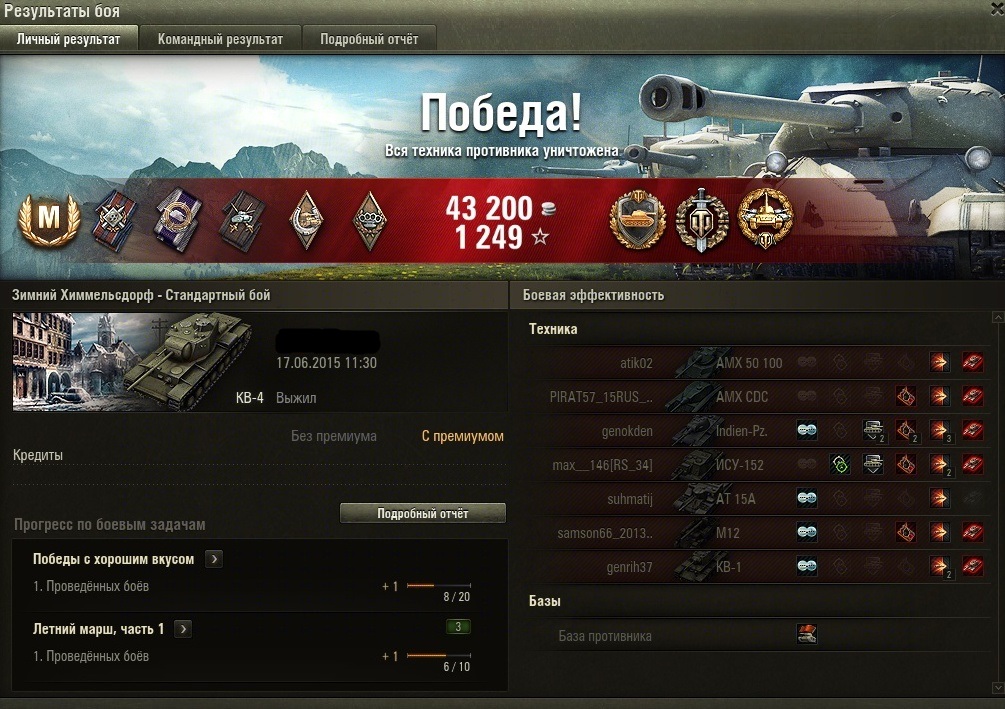This screenshot has height=709, width=1005.
Task: Open the Подробный отчёт tab
Action: (369, 39)
